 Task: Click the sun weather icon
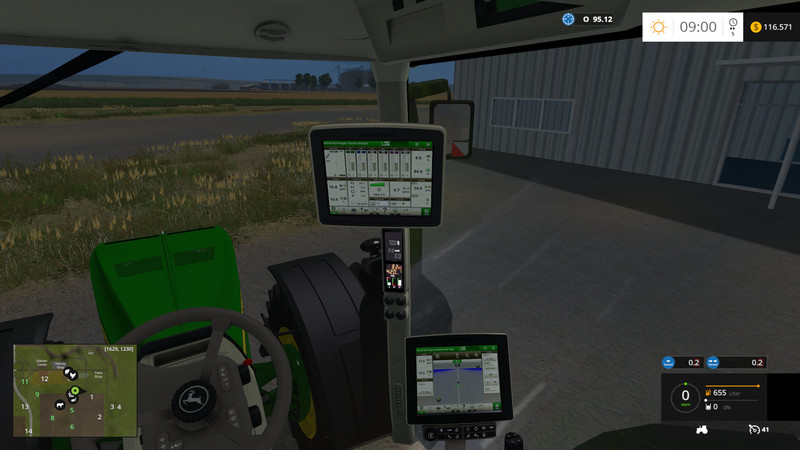[658, 27]
